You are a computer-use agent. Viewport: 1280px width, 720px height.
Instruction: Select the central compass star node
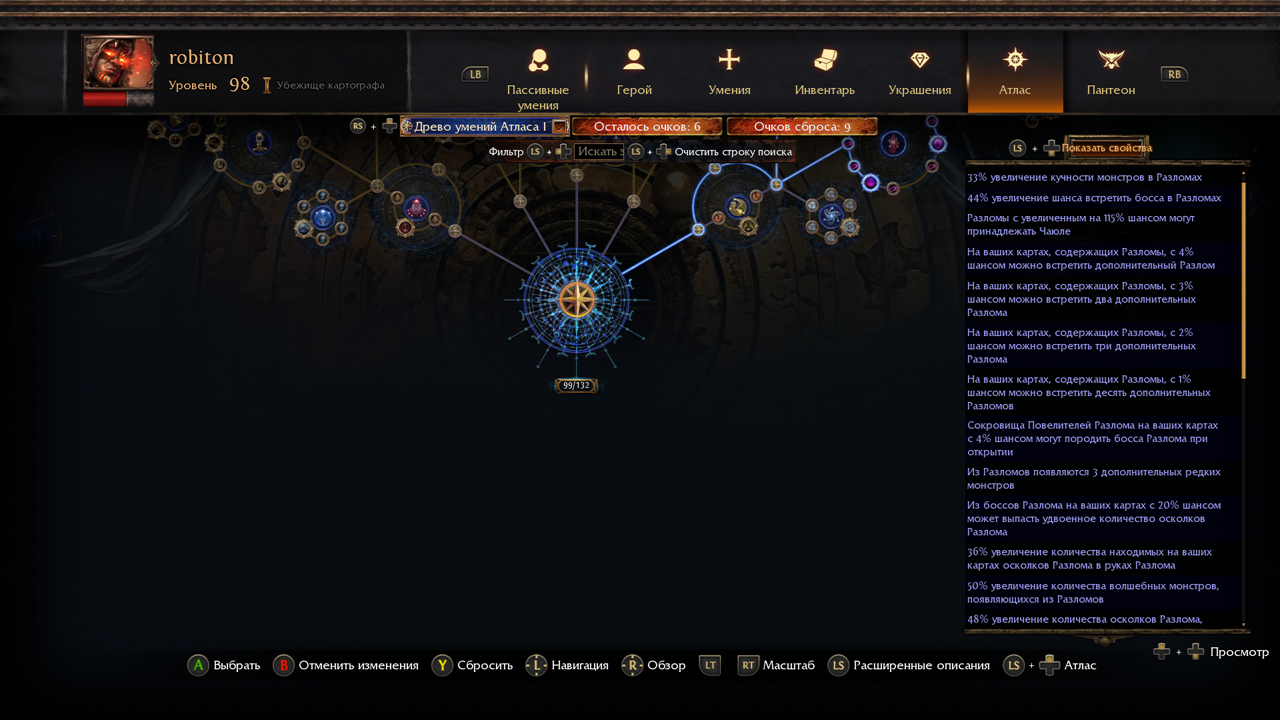point(576,300)
